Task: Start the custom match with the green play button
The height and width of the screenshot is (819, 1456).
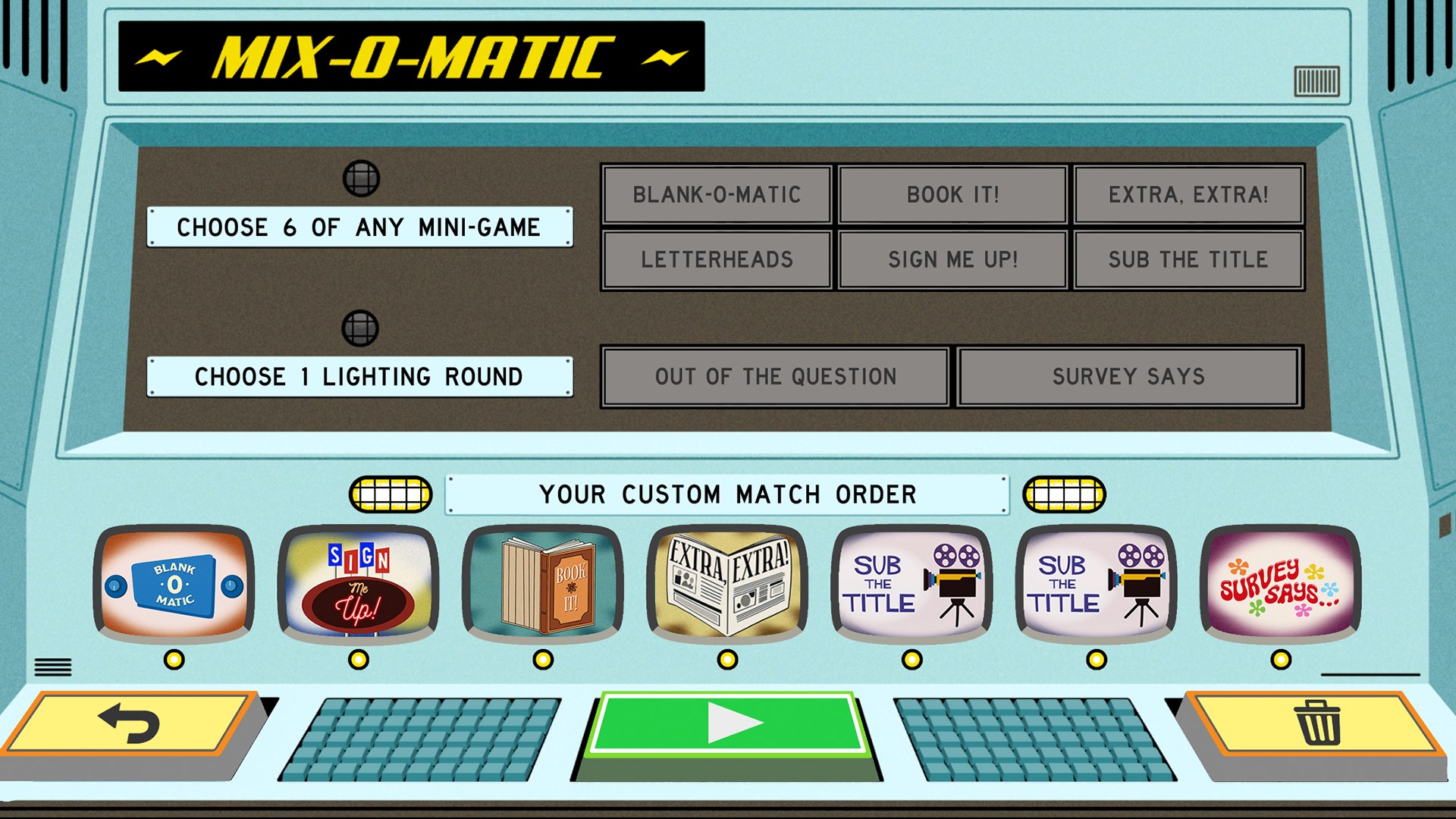Action: coord(728,724)
